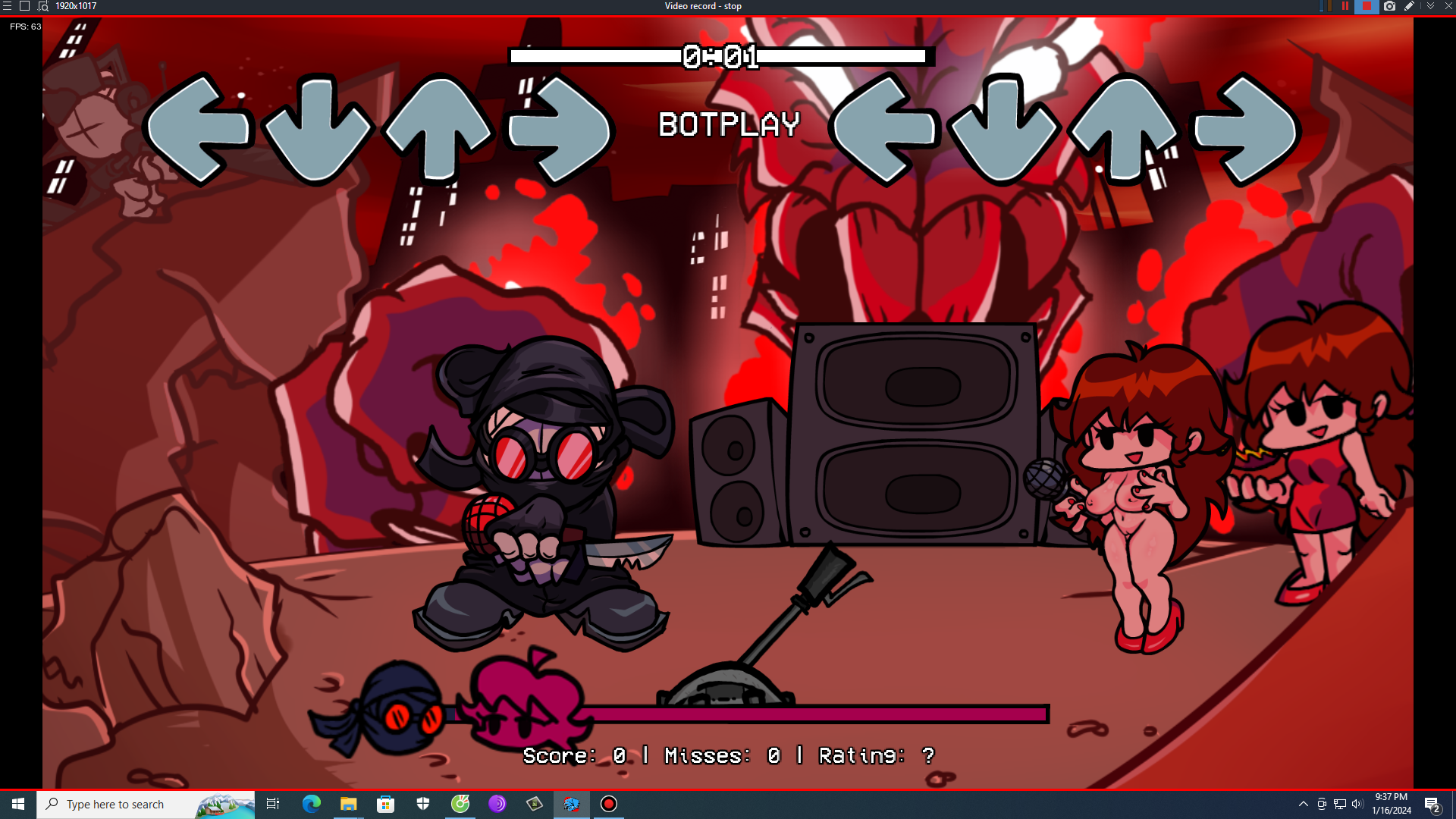Click the opponent strumline's left arrow receptor
Viewport: 1456px width, 819px height.
click(199, 129)
